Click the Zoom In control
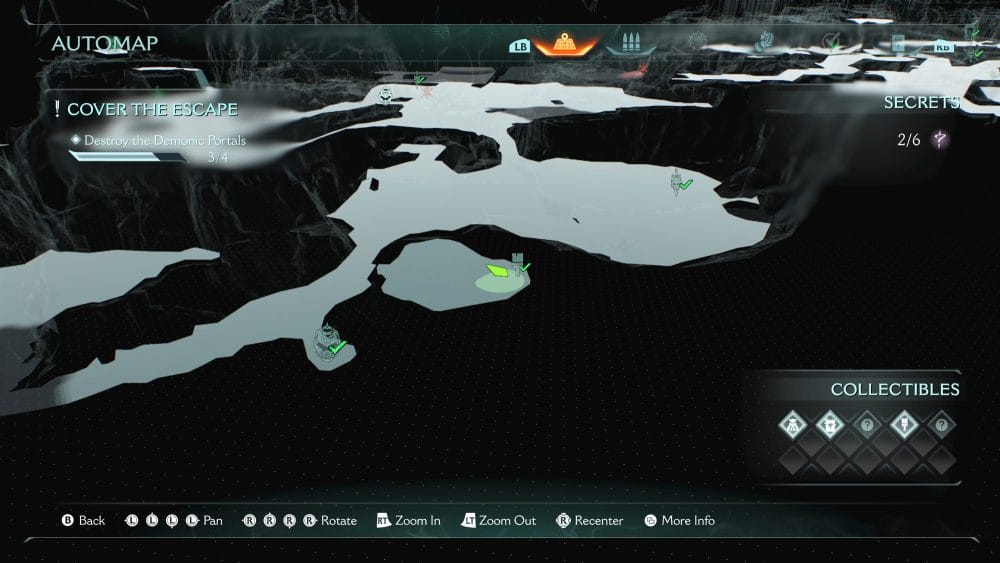The height and width of the screenshot is (563, 1000). tap(409, 521)
